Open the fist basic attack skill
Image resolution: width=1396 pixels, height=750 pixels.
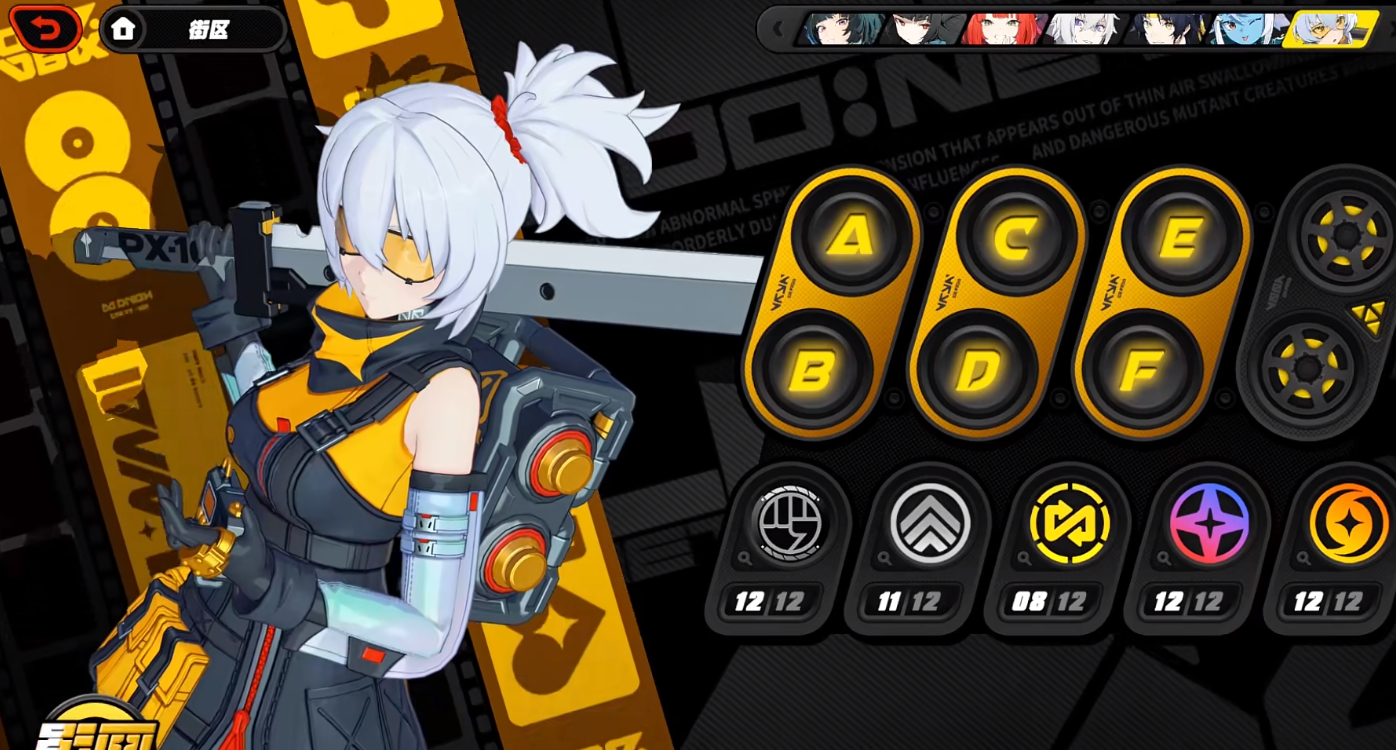(790, 523)
